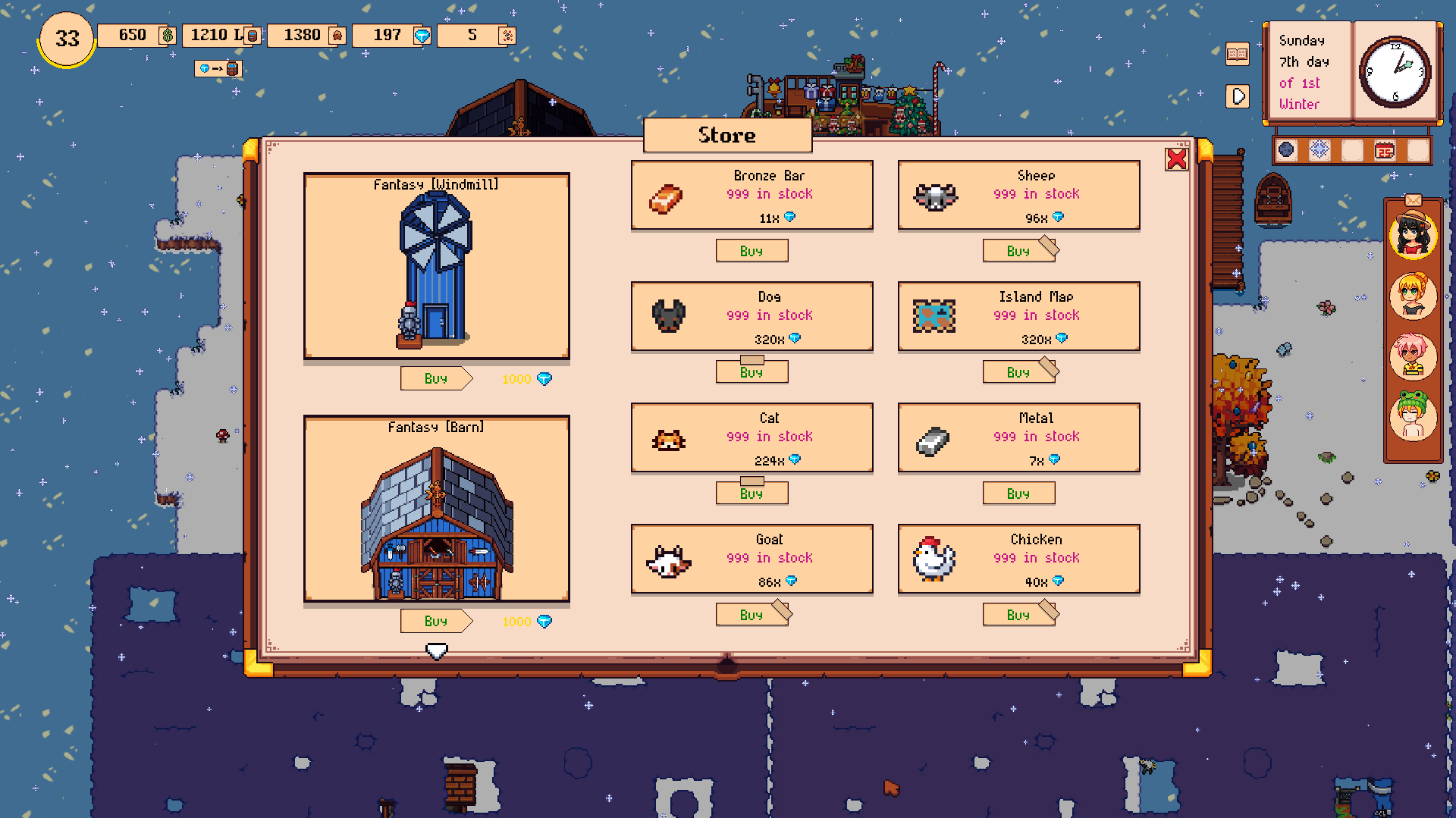This screenshot has width=1456, height=818.
Task: Buy the Dog
Action: point(752,372)
